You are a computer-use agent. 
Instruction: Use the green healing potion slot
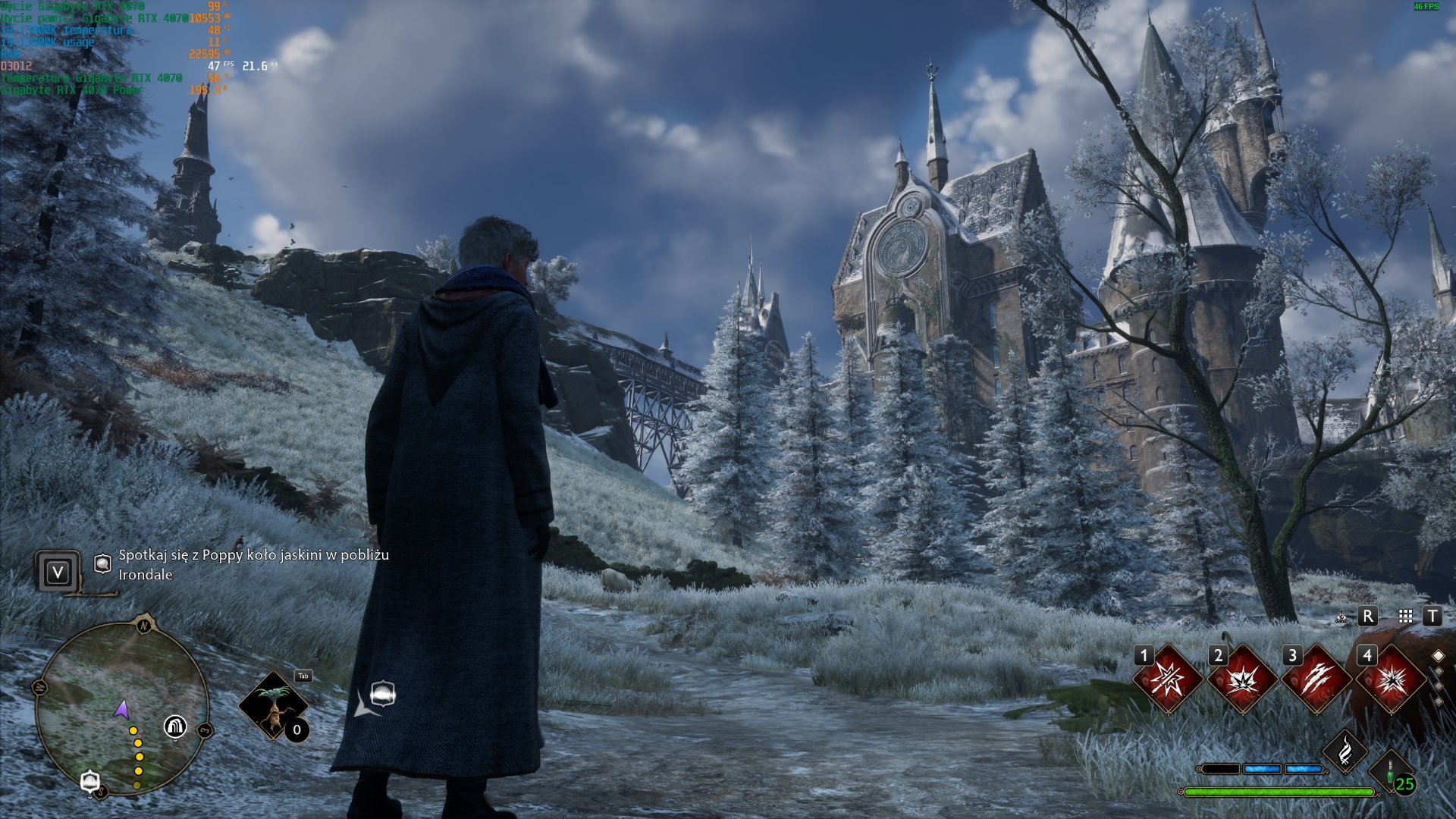pyautogui.click(x=1392, y=772)
